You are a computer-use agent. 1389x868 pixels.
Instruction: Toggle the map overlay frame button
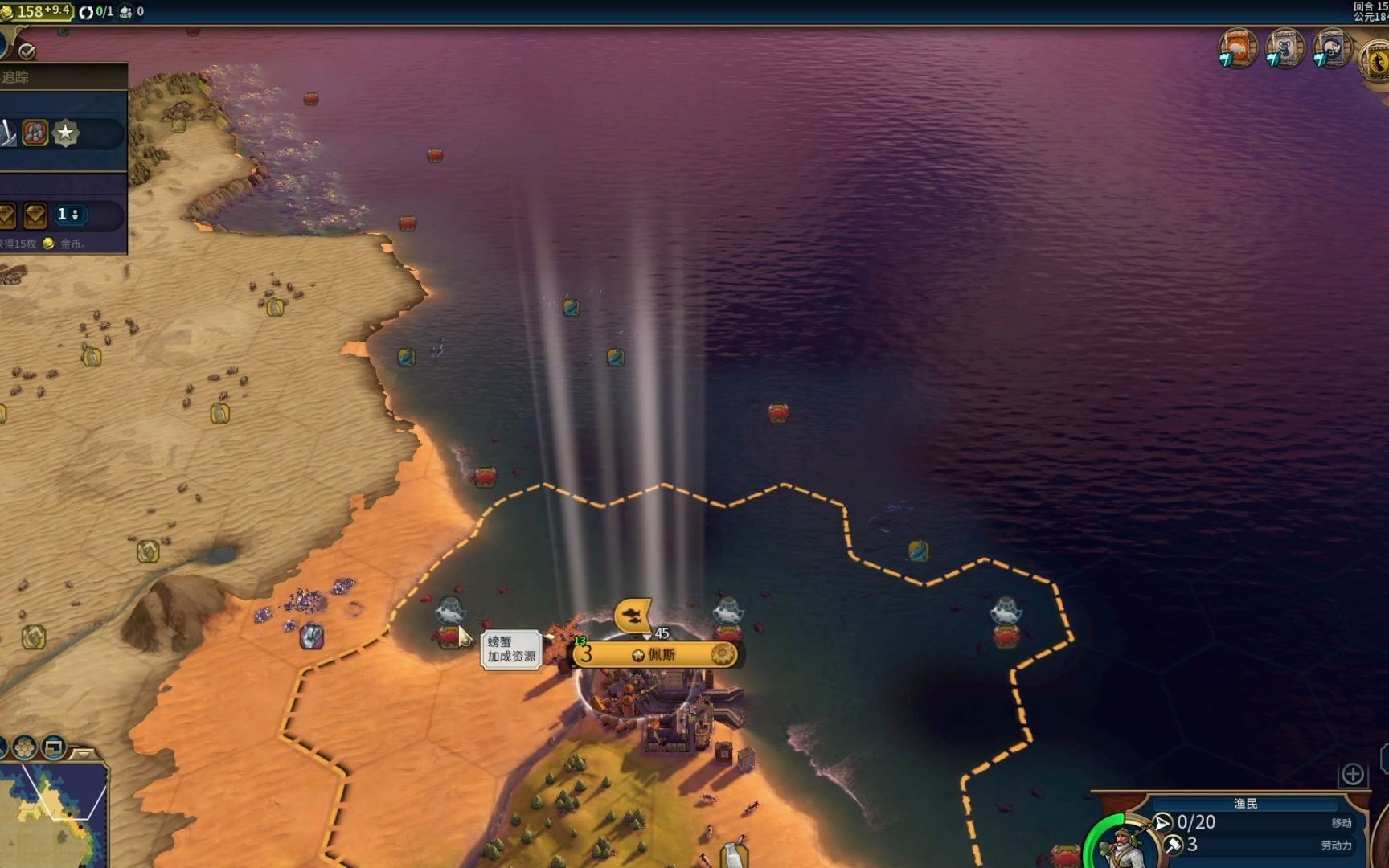[53, 747]
